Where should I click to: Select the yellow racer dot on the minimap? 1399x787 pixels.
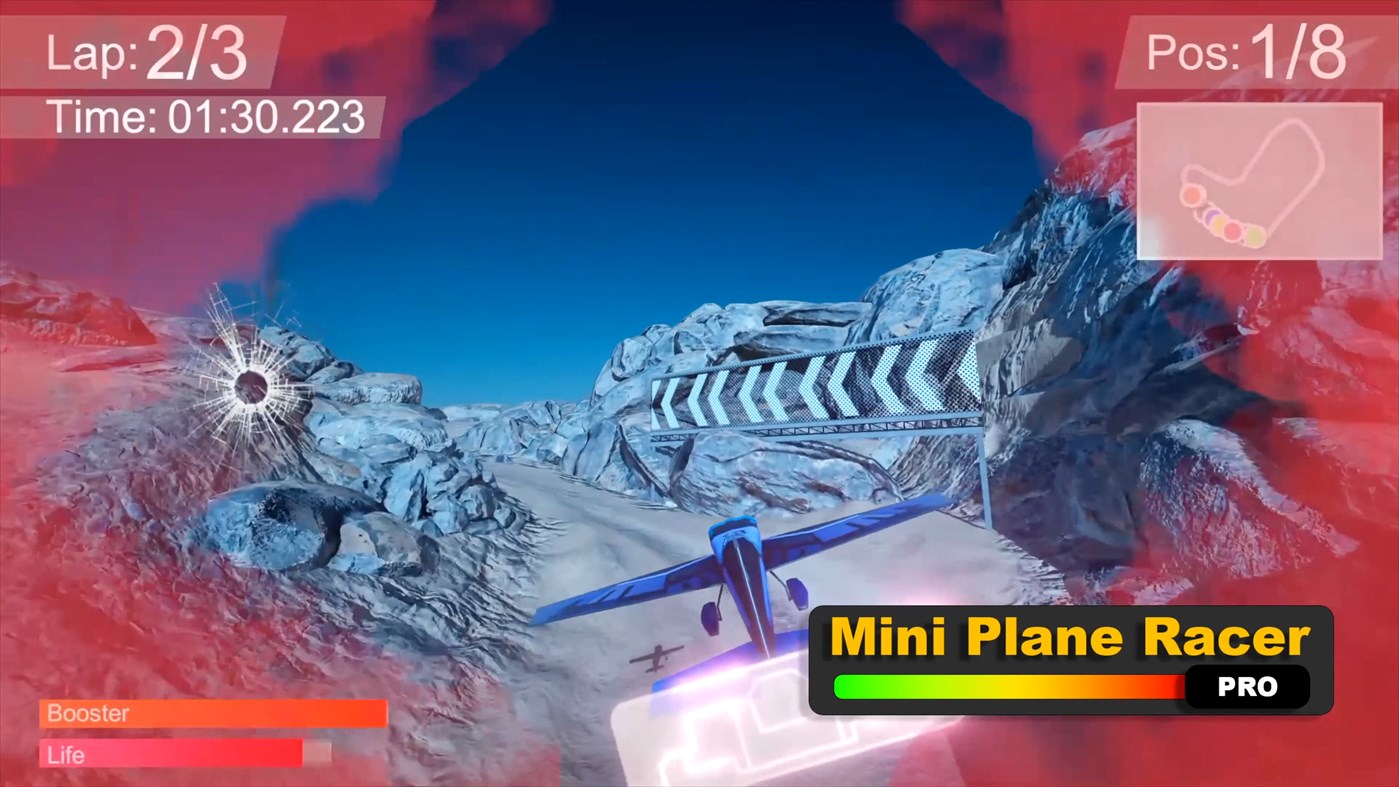tap(1217, 226)
